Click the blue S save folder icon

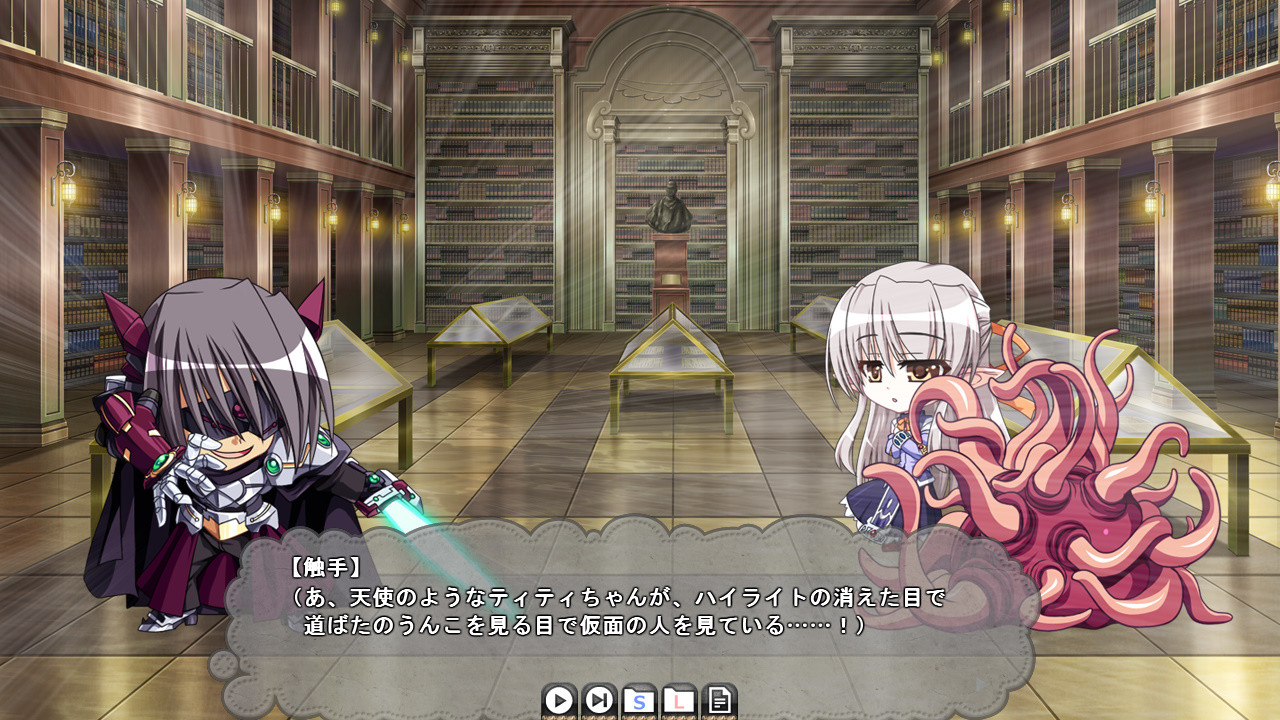[638, 702]
